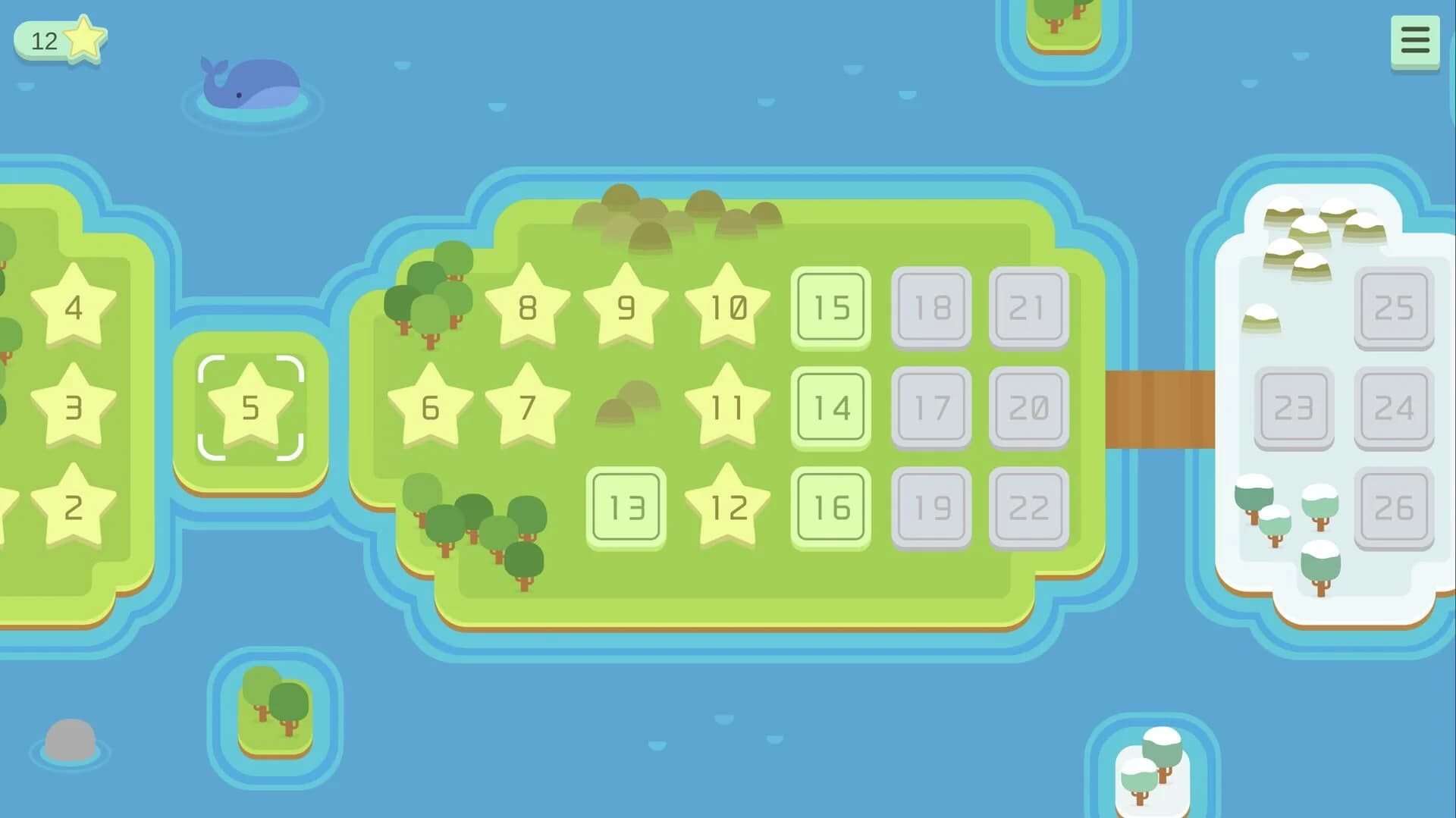Open level 15
The height and width of the screenshot is (818, 1456).
coord(830,307)
